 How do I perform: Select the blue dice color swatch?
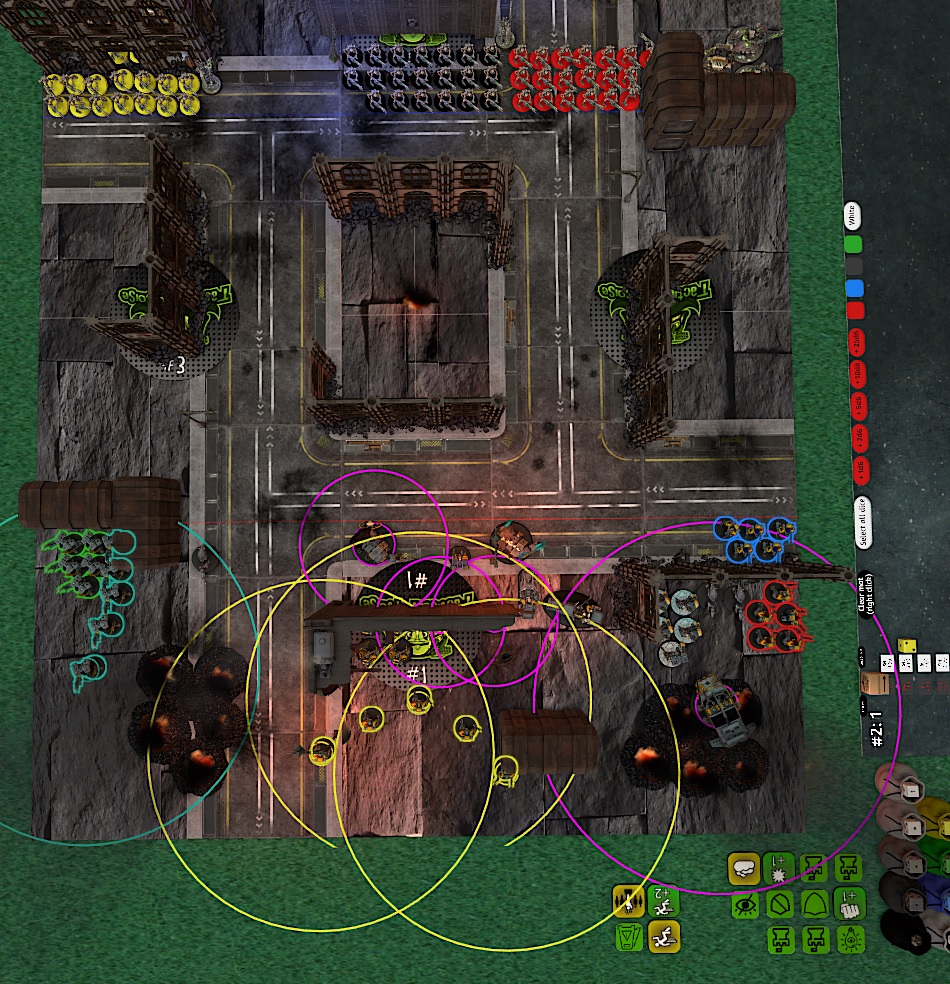(853, 289)
